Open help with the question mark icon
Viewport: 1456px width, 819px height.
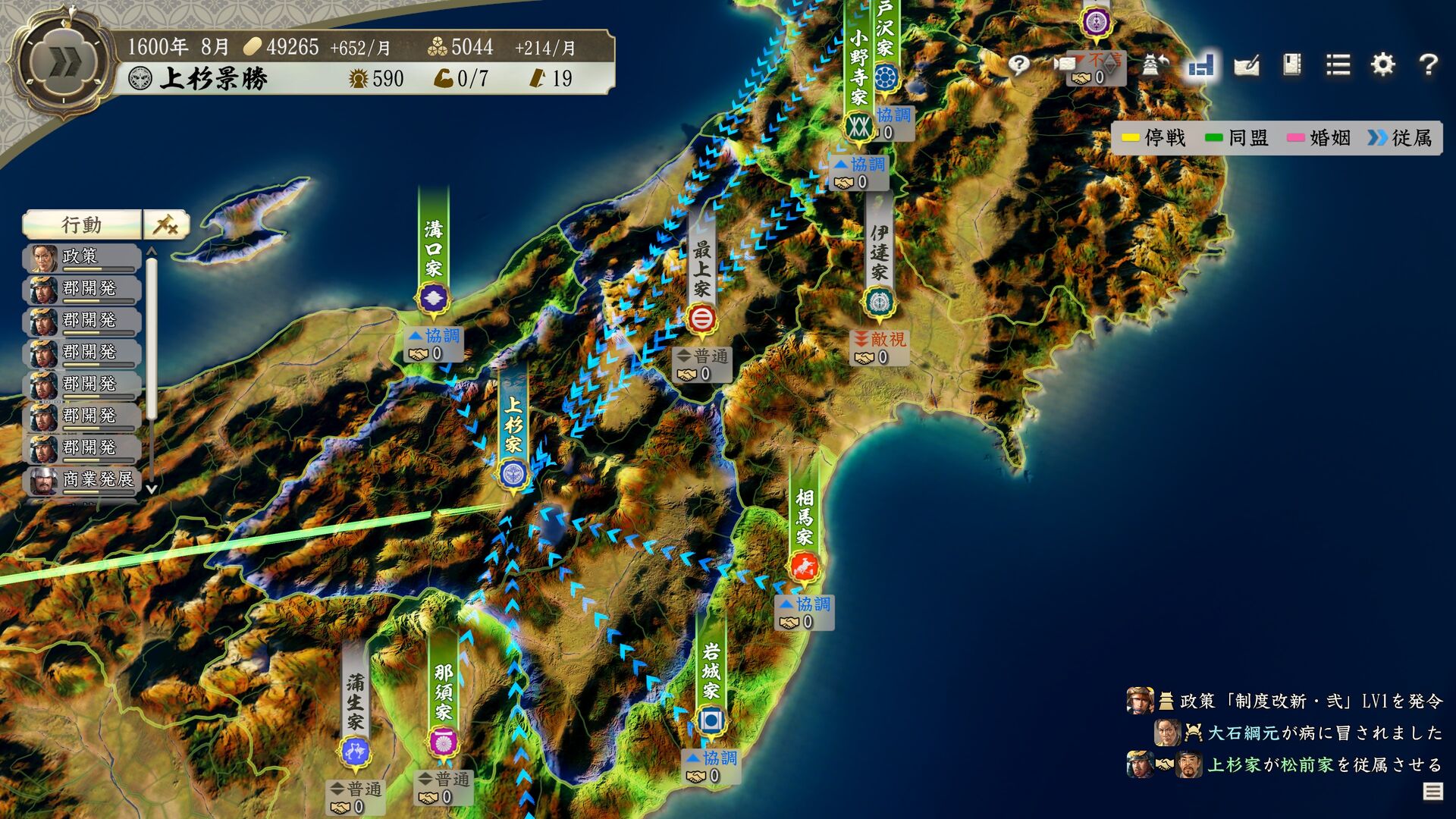[x=1428, y=65]
